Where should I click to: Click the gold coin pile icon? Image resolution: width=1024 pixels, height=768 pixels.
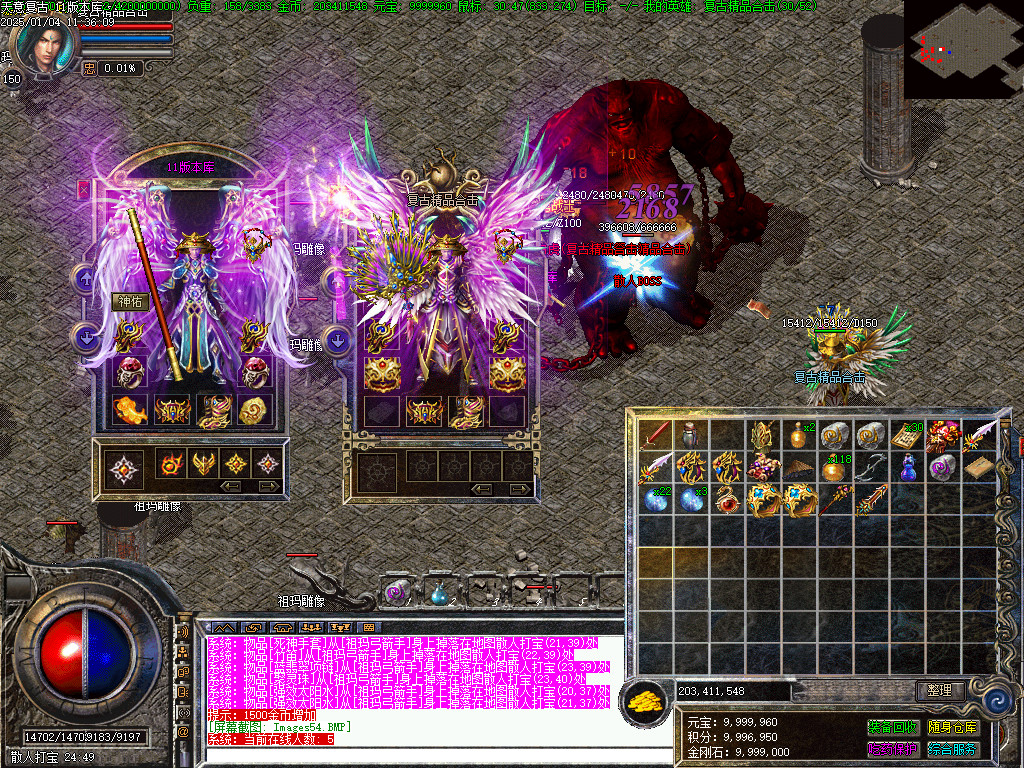[x=643, y=702]
